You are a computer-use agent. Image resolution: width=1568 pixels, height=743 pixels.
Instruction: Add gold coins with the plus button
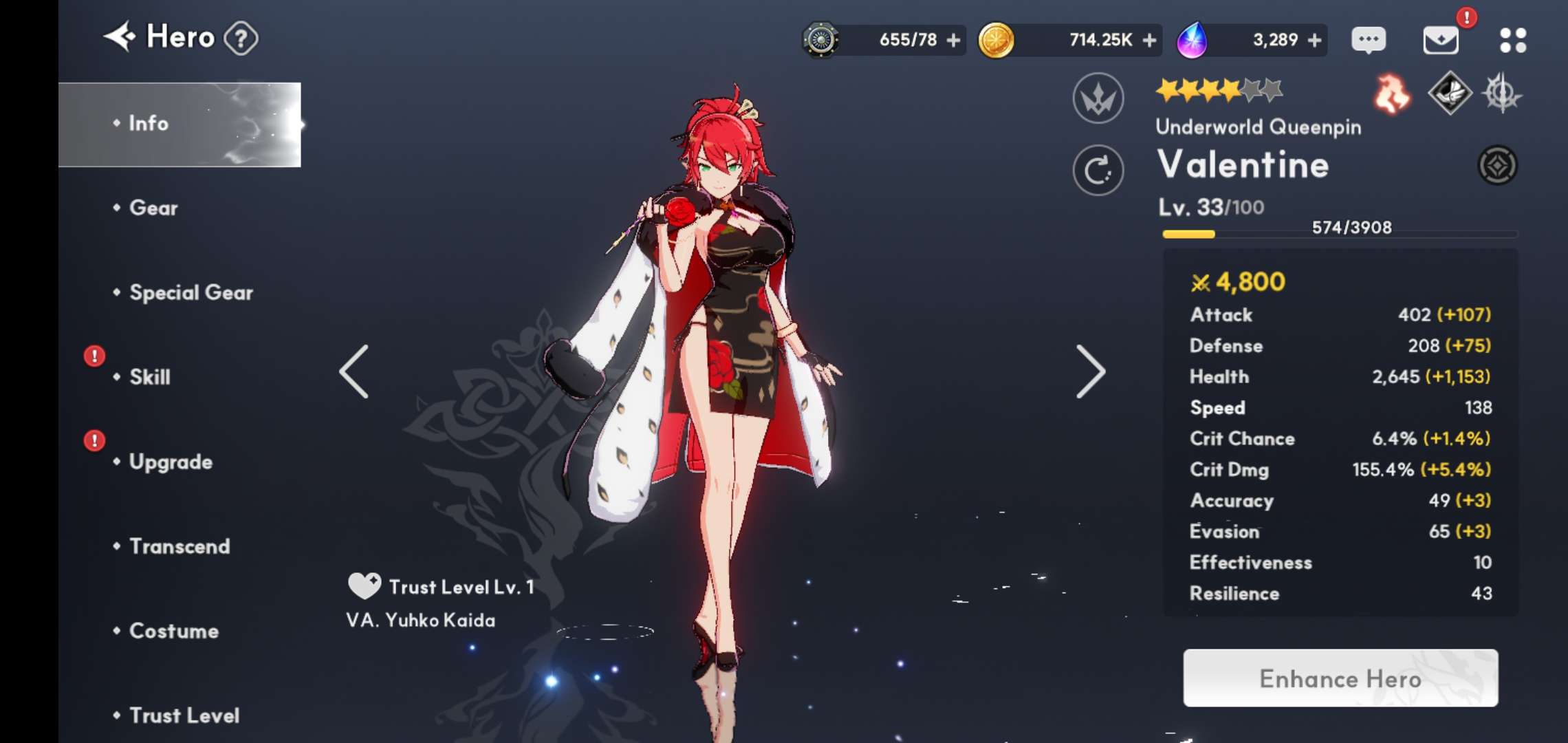(x=1149, y=41)
